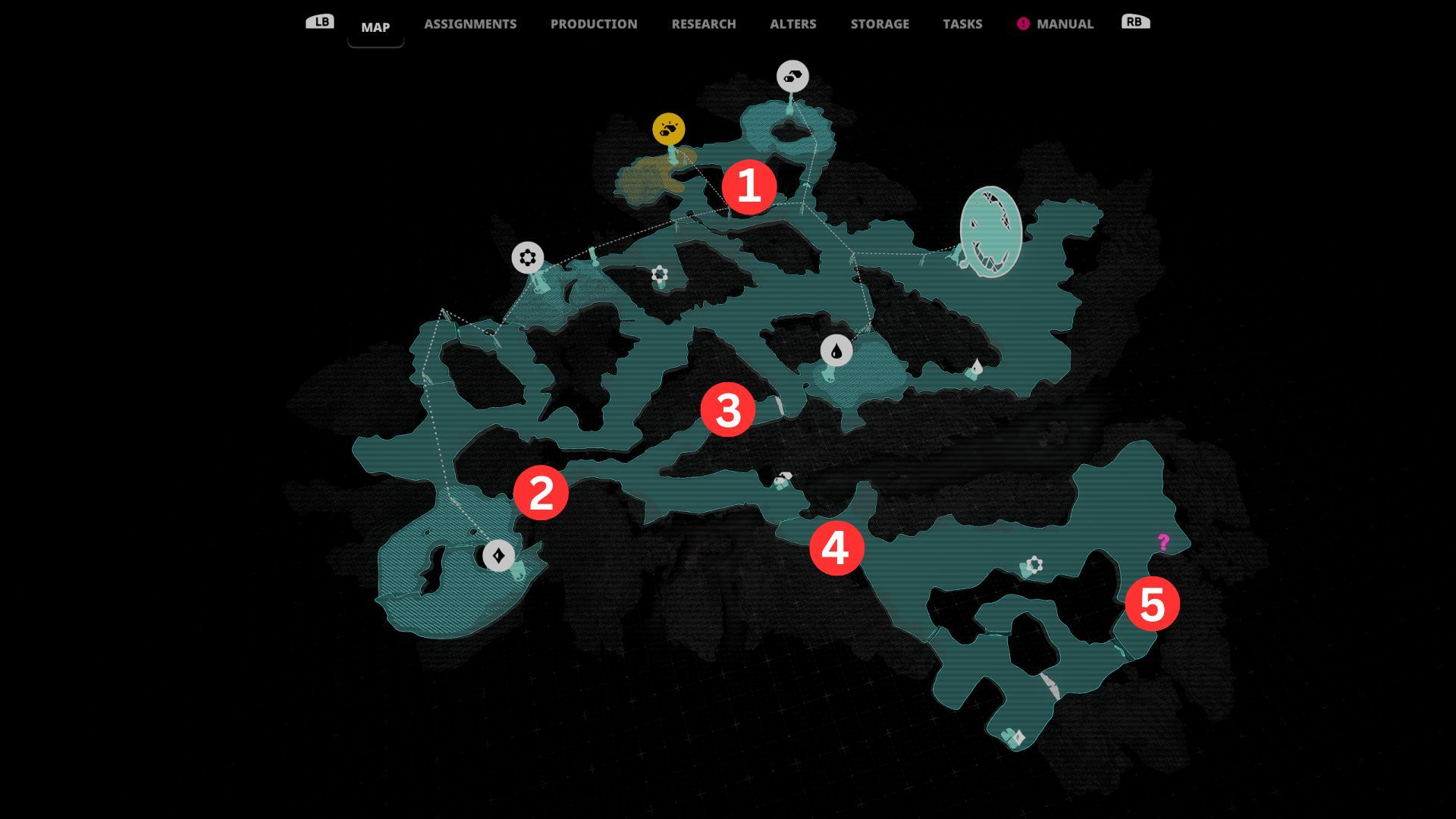
Task: Select the TASKS tab
Action: [962, 24]
